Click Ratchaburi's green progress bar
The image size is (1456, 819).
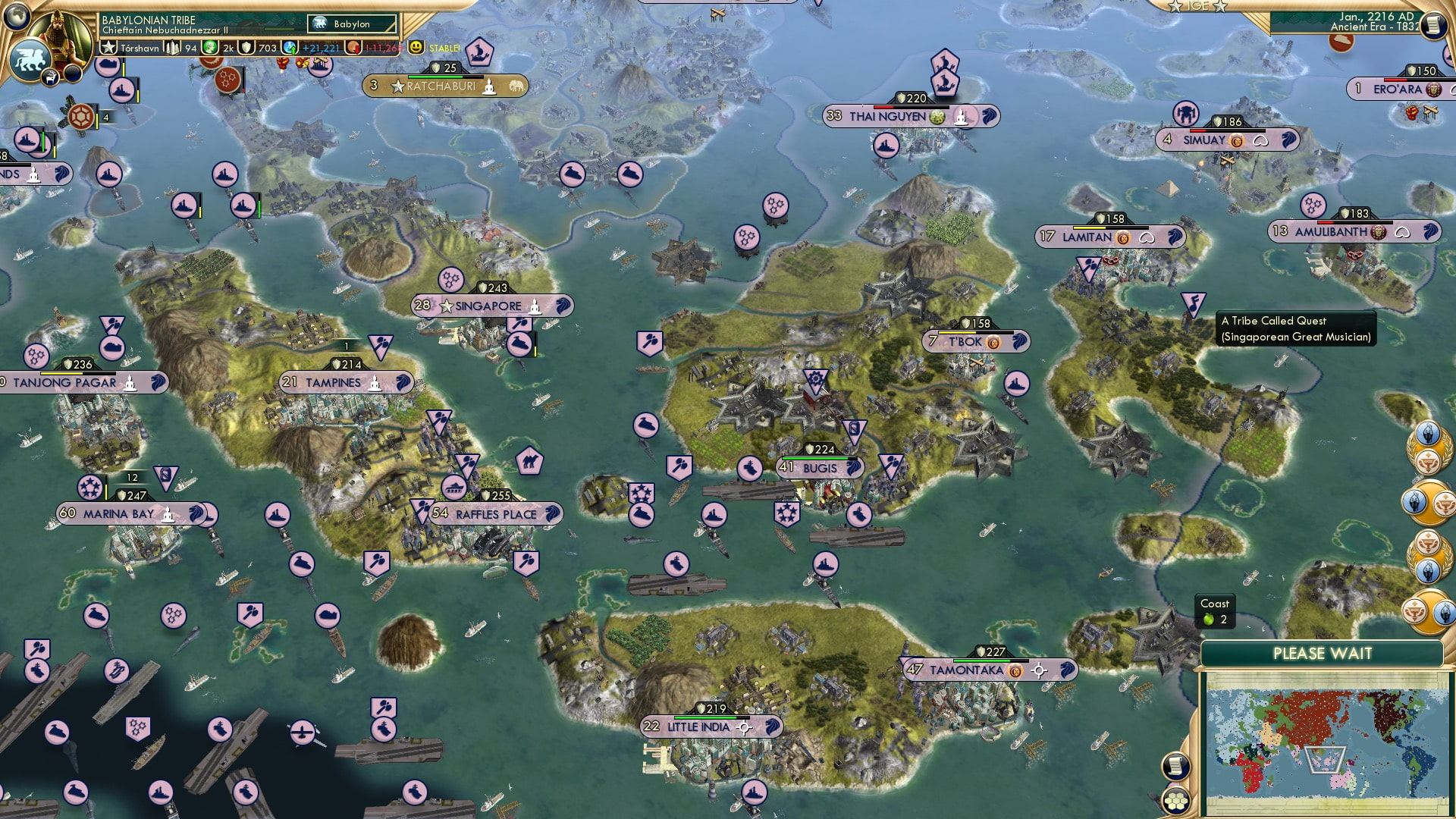[x=445, y=76]
